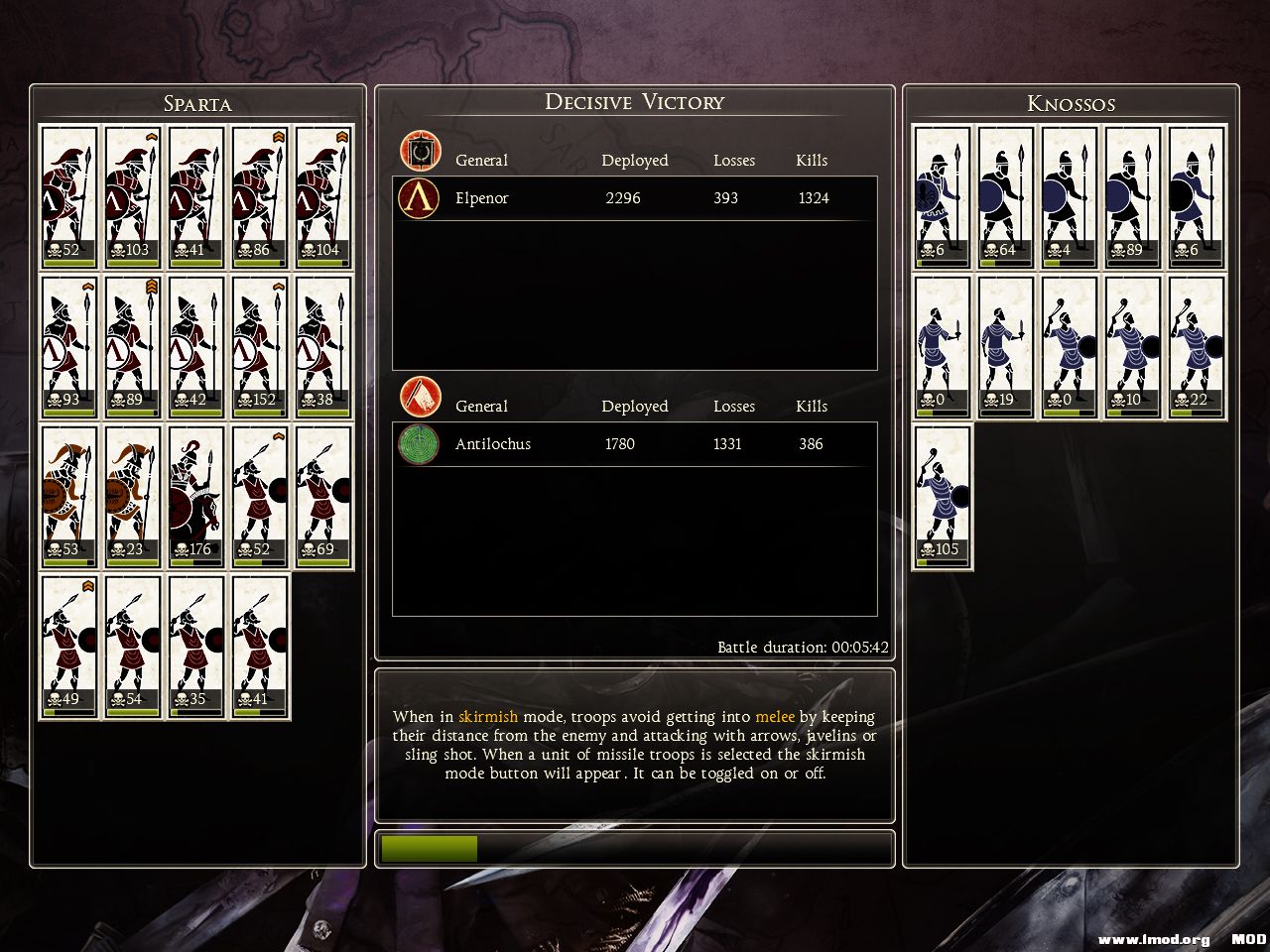
Task: Select the Spartan skirmisher card with 54 kills
Action: 133,647
